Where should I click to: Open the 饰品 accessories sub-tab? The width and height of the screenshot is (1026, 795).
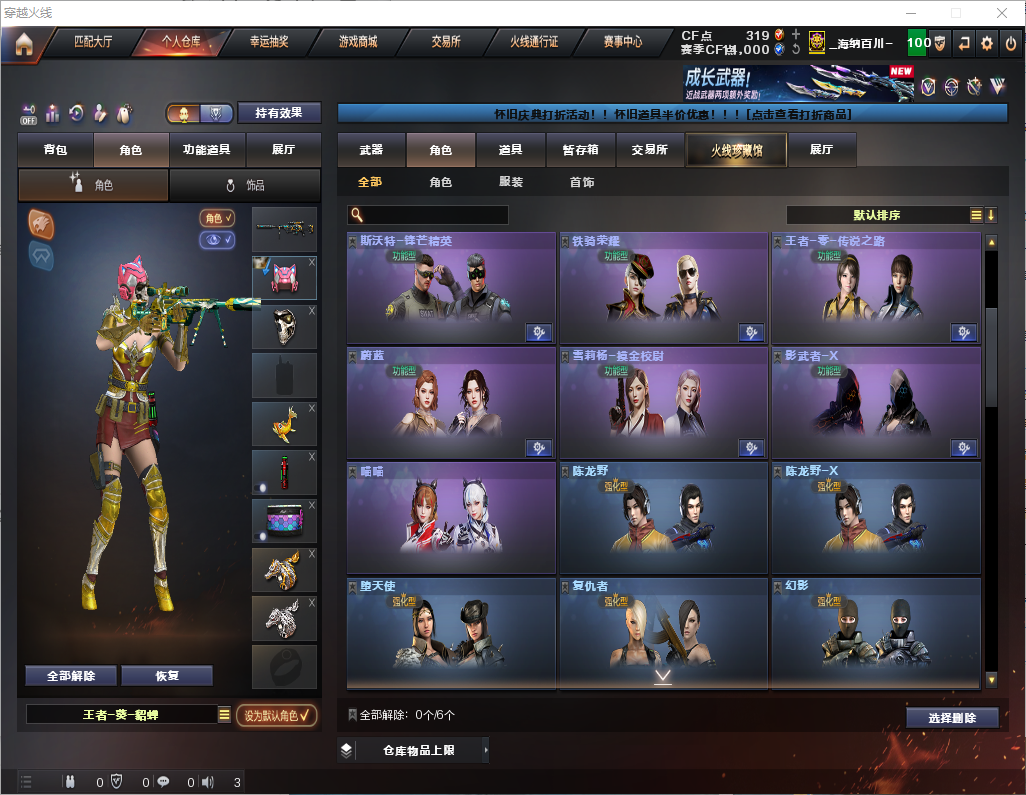coord(245,185)
